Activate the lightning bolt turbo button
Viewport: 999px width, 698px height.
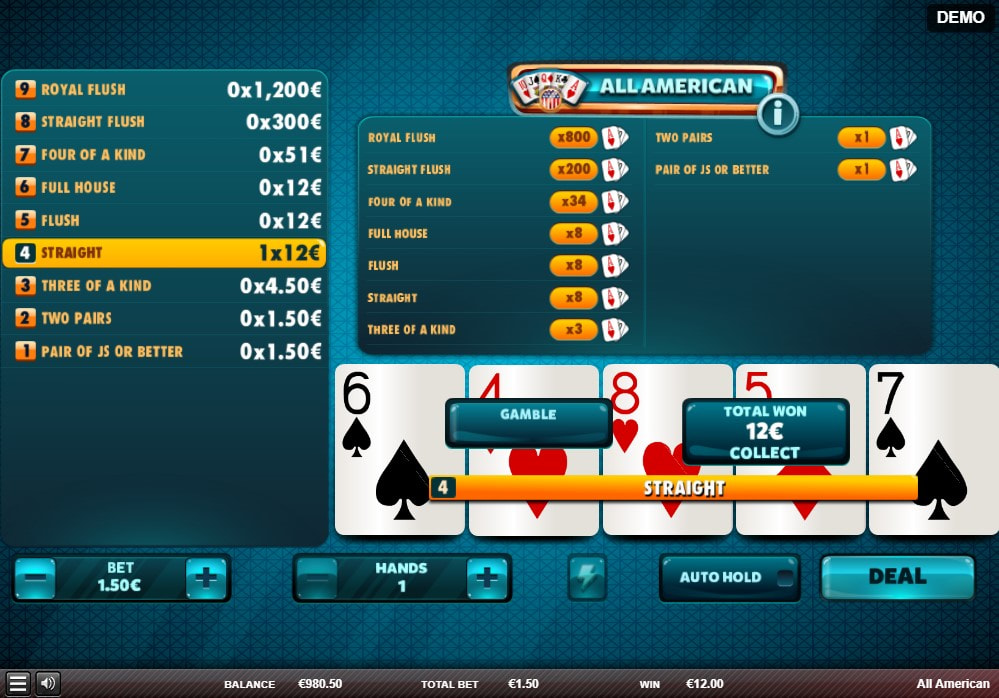tap(587, 578)
